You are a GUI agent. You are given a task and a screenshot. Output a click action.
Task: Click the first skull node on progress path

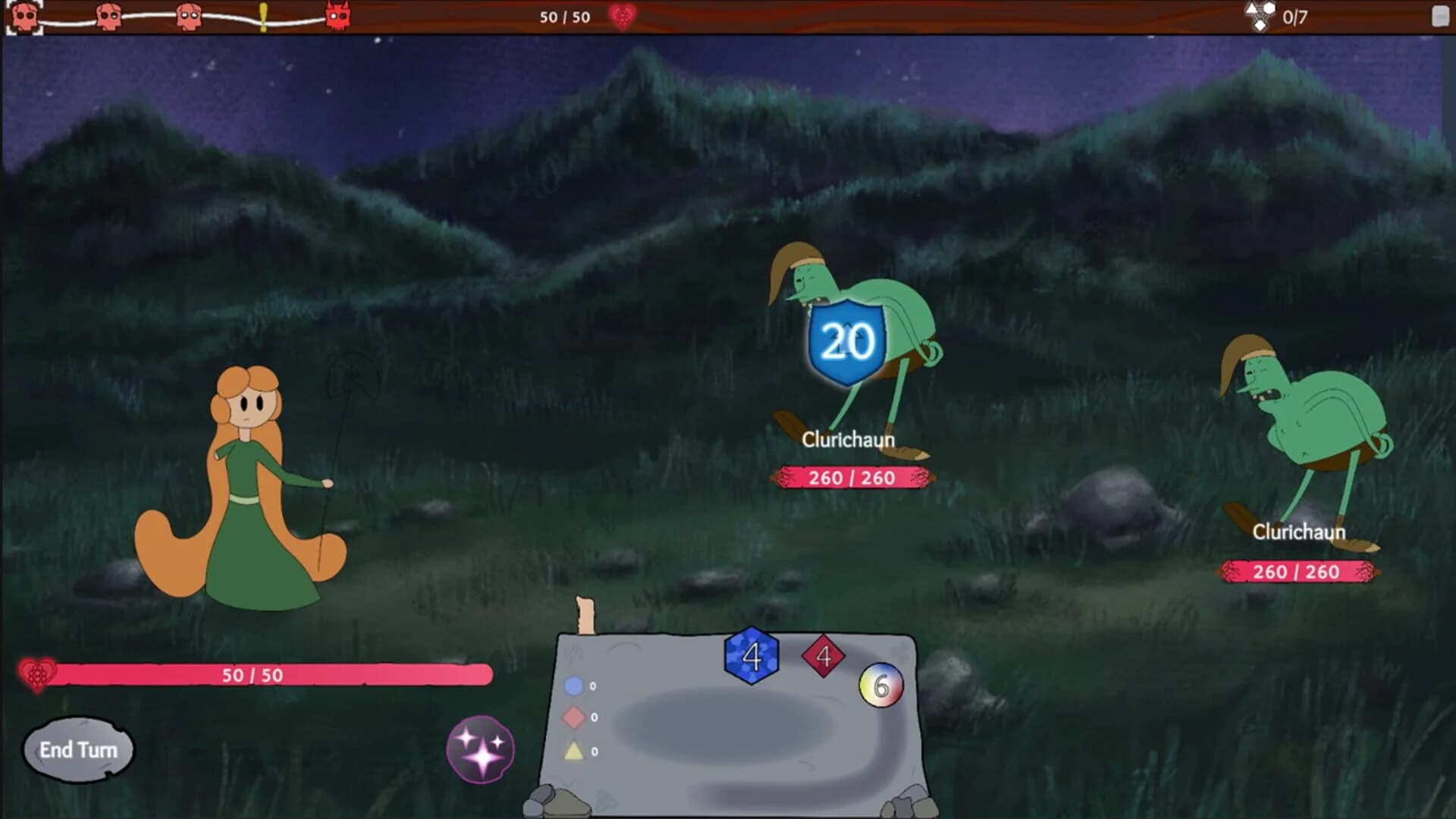24,17
